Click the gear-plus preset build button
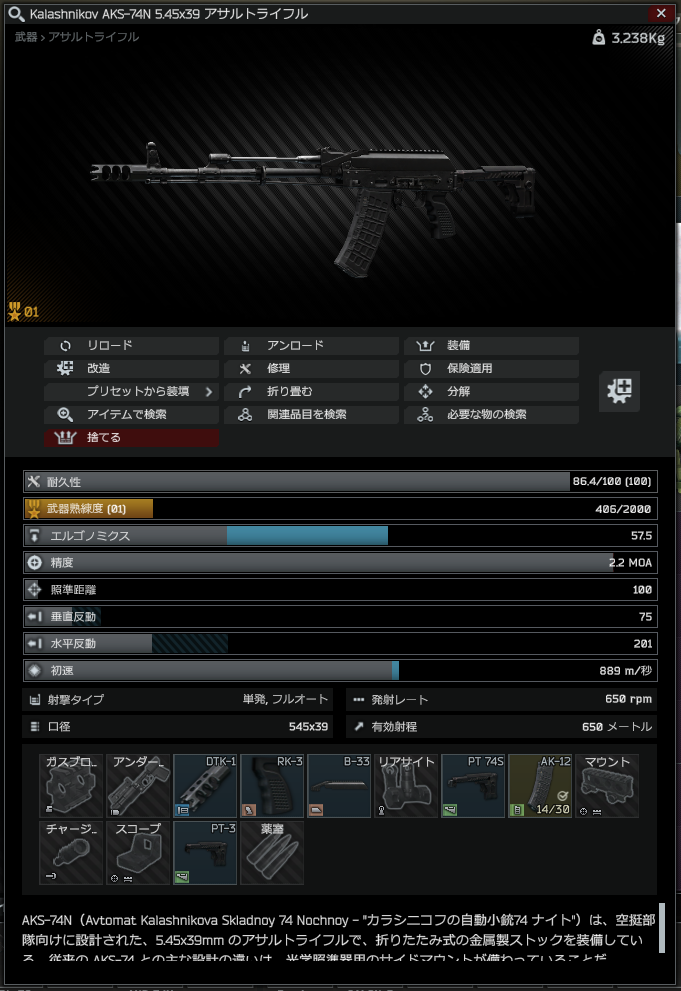Viewport: 681px width, 991px height. 619,391
